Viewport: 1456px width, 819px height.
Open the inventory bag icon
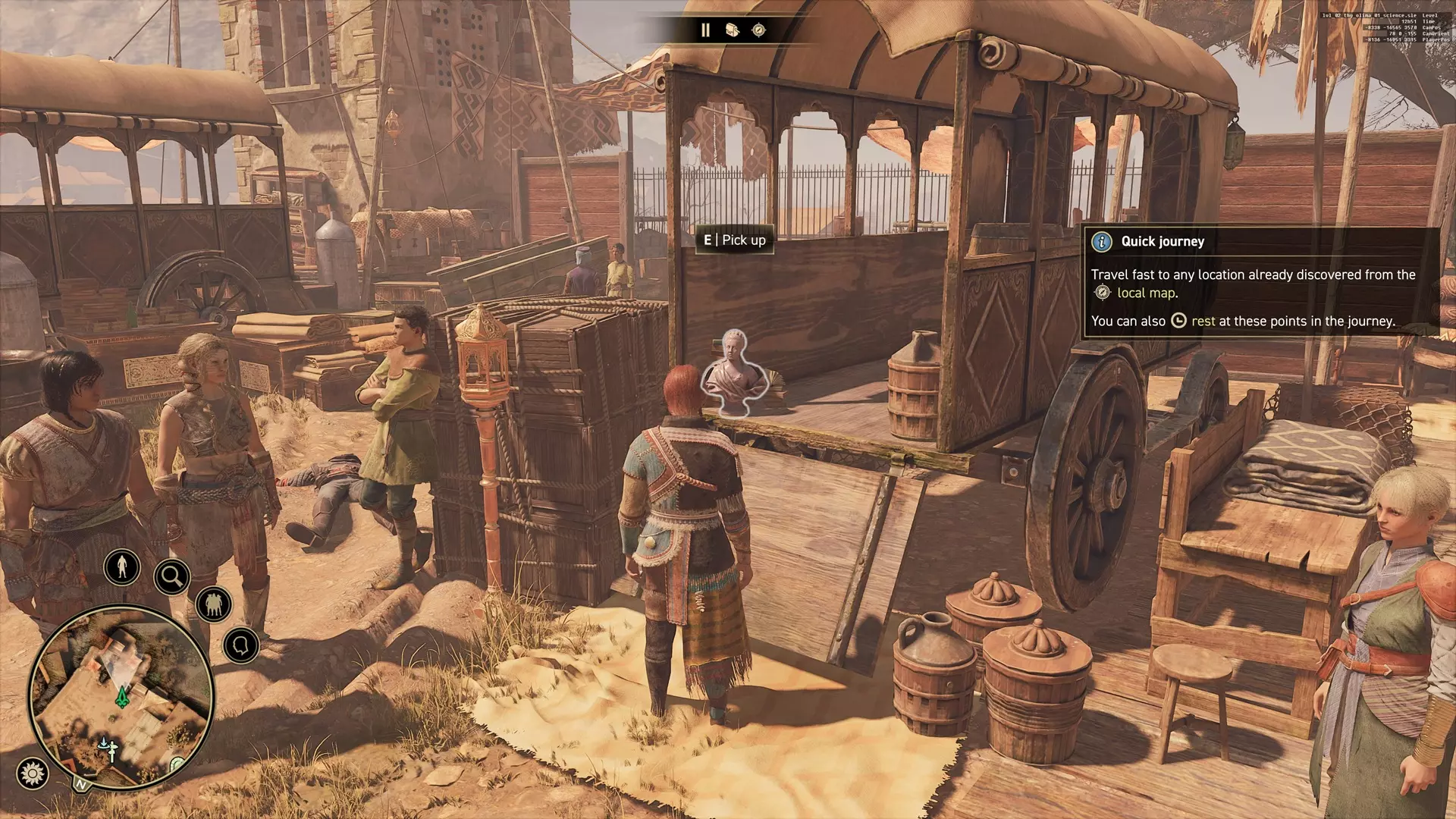pos(732,30)
